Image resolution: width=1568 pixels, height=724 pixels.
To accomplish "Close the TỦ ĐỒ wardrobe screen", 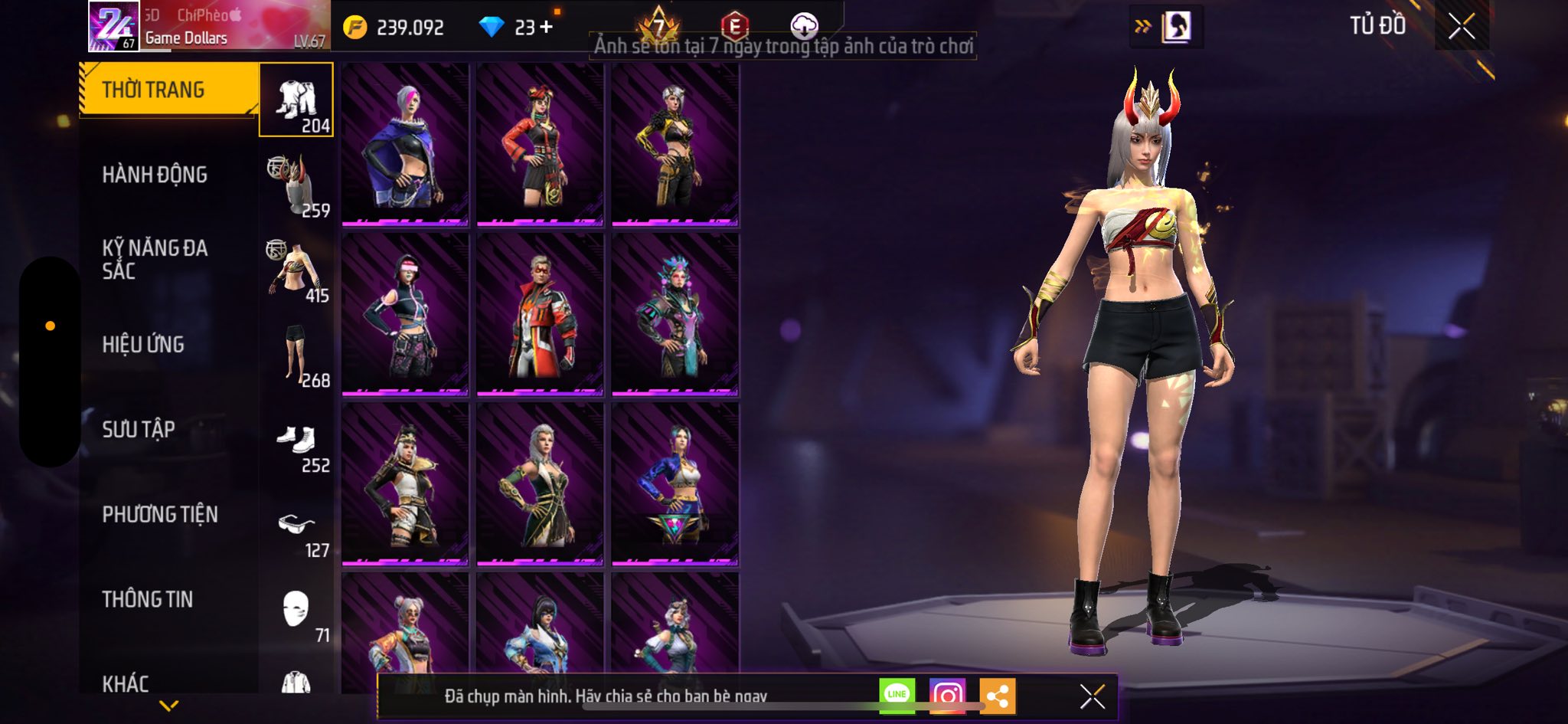I will point(1461,28).
